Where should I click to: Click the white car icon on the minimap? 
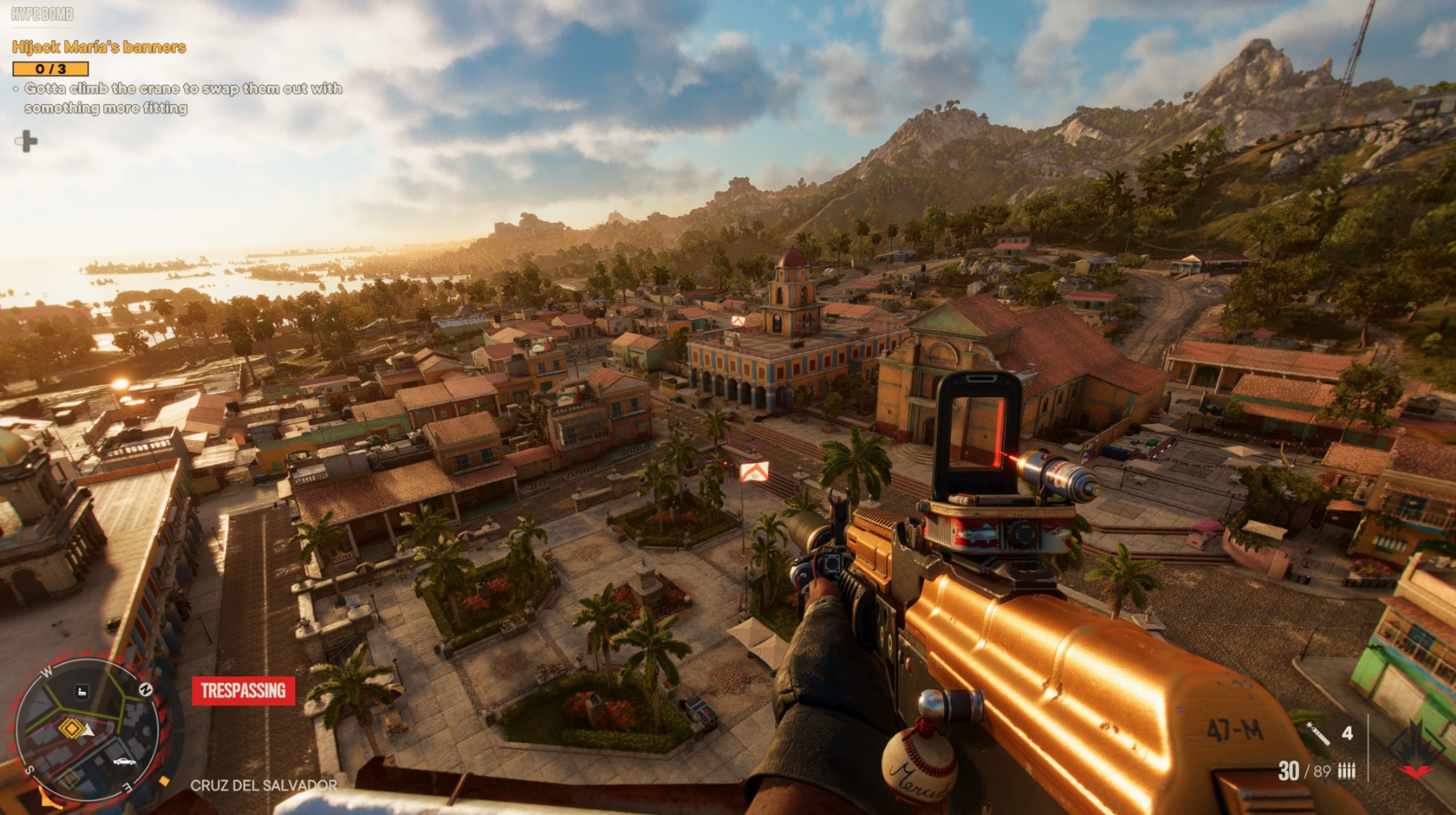[x=124, y=761]
